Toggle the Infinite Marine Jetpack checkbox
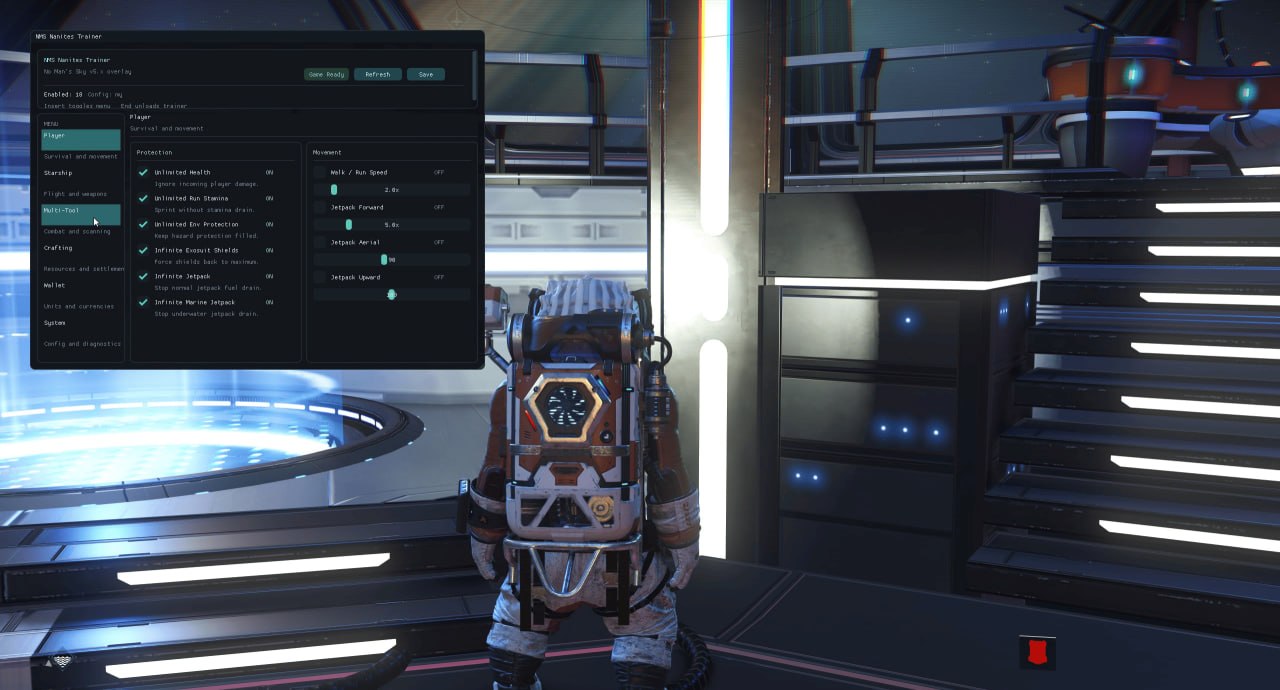The height and width of the screenshot is (690, 1280). [144, 302]
